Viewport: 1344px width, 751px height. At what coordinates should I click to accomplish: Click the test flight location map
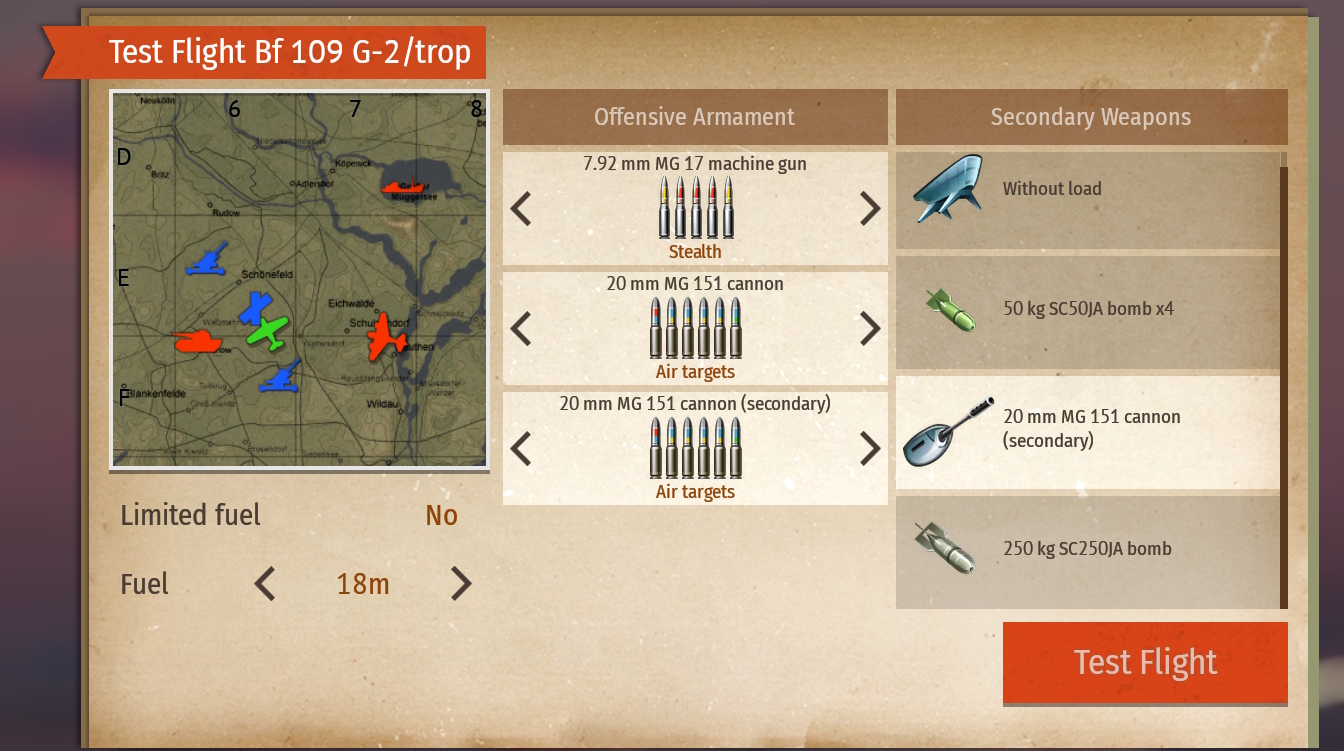pos(299,279)
